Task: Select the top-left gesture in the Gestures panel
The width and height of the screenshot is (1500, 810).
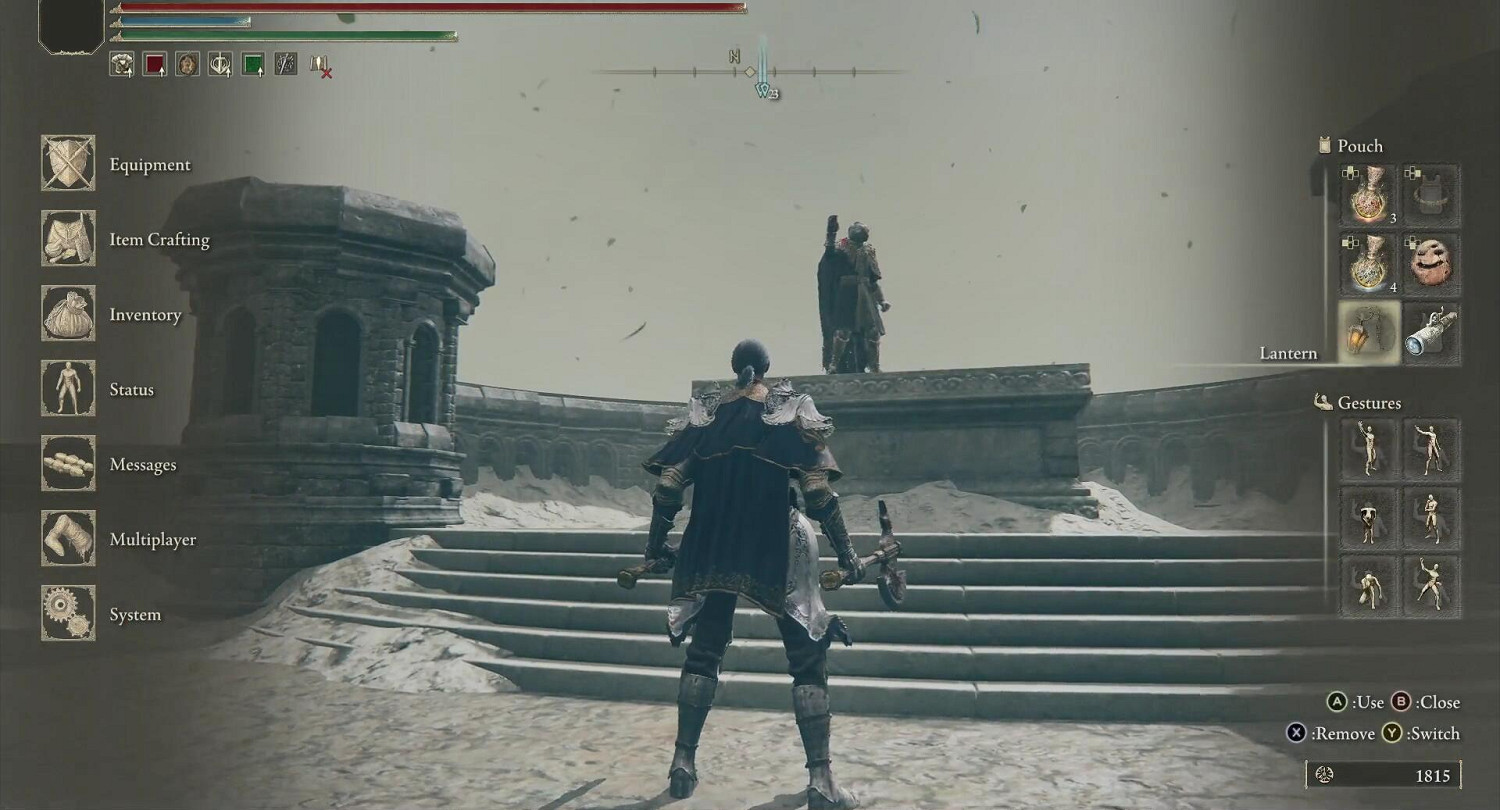Action: [x=1368, y=451]
